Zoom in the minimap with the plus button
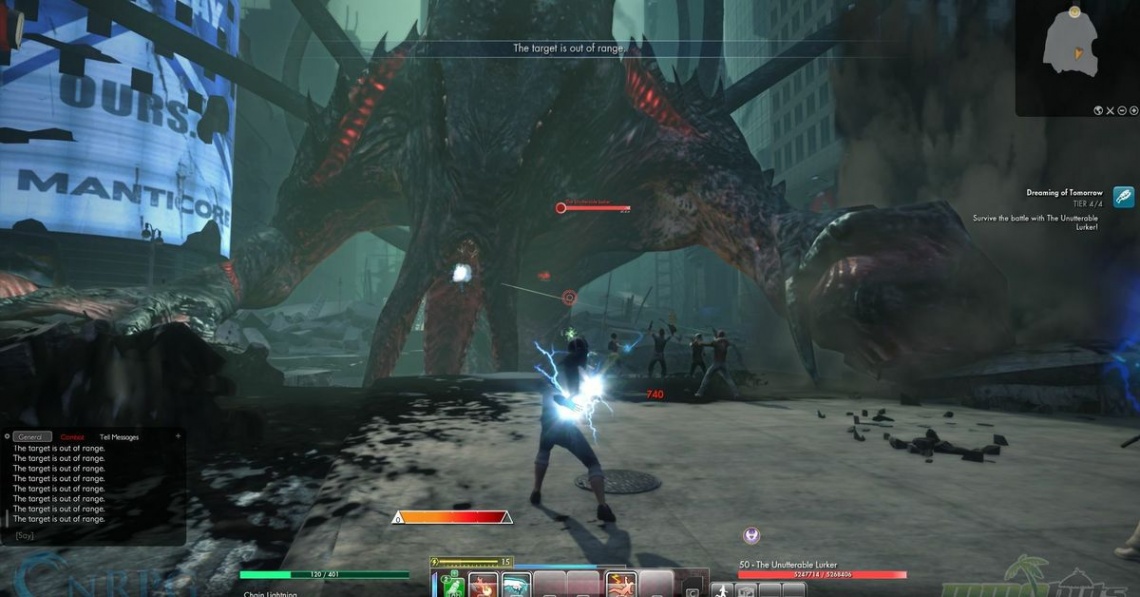The height and width of the screenshot is (597, 1140). pyautogui.click(x=1134, y=110)
